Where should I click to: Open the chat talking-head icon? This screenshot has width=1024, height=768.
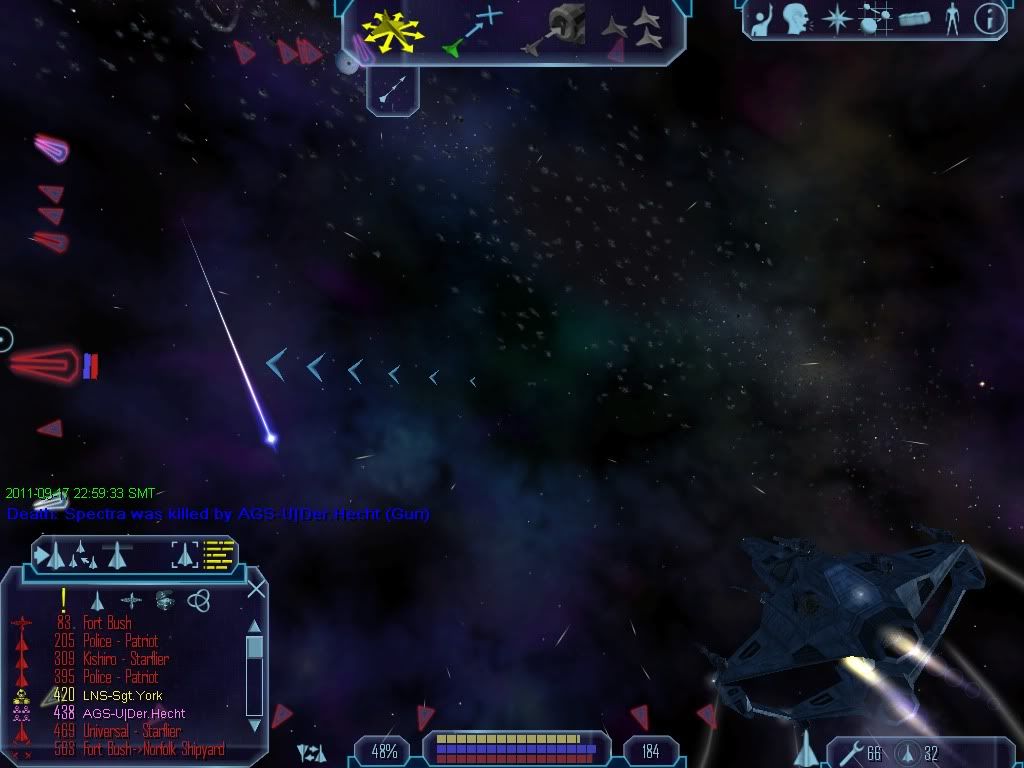tap(795, 18)
